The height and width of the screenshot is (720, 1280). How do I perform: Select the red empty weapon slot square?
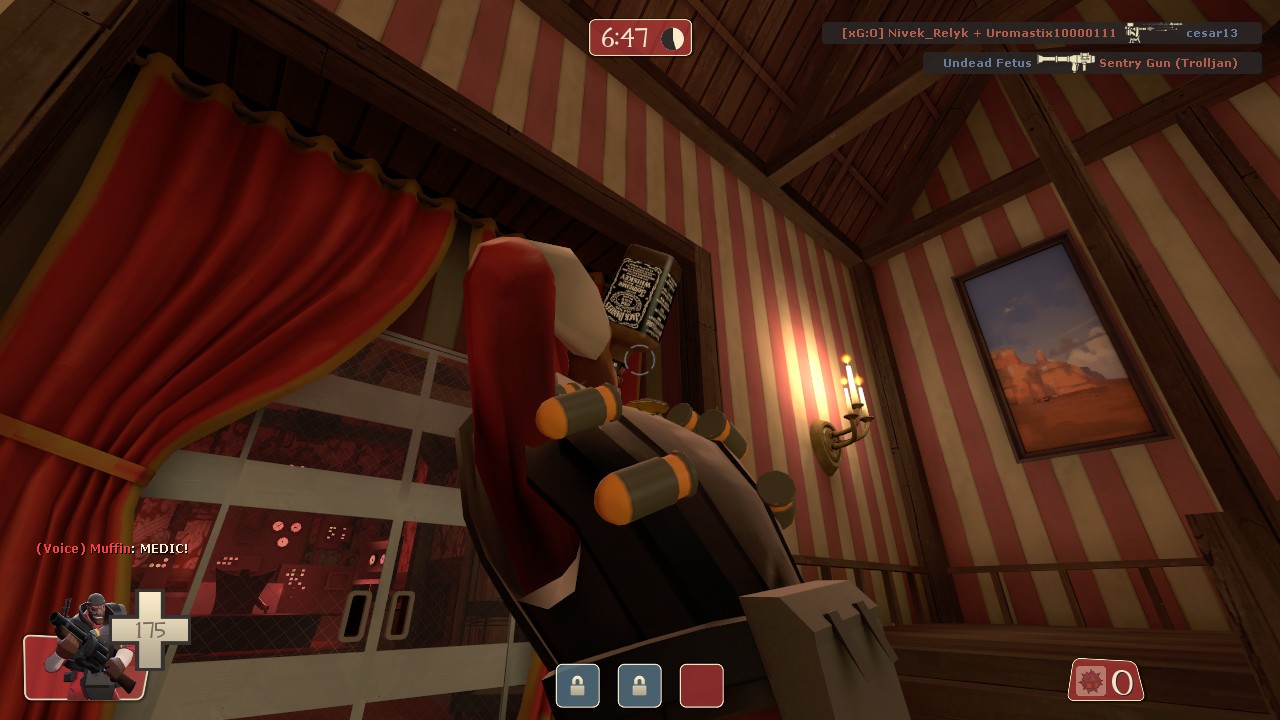(x=701, y=686)
